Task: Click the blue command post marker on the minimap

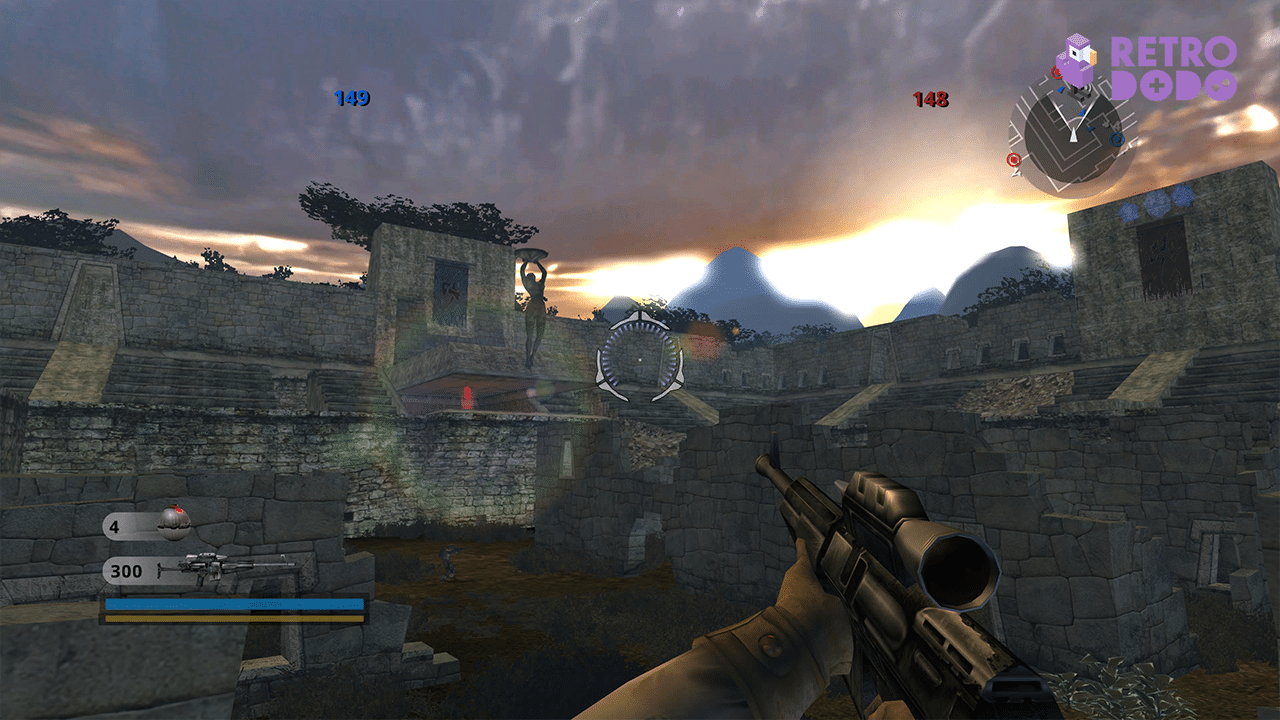Action: (1116, 139)
